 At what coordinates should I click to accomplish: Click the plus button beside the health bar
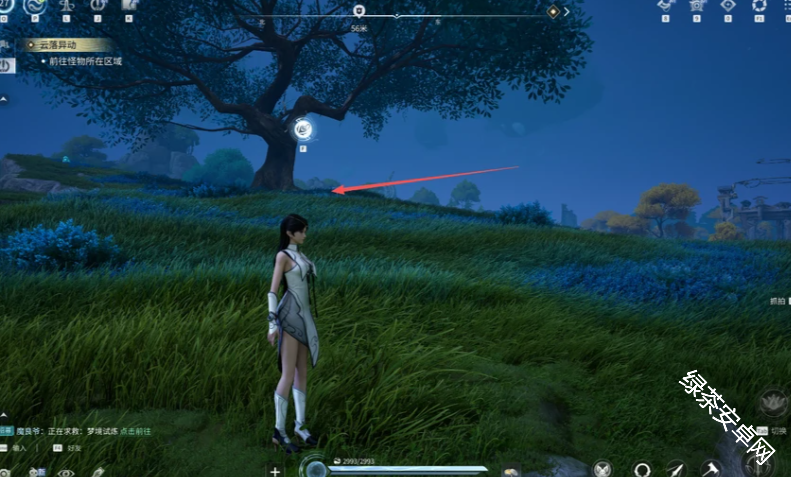tap(275, 470)
